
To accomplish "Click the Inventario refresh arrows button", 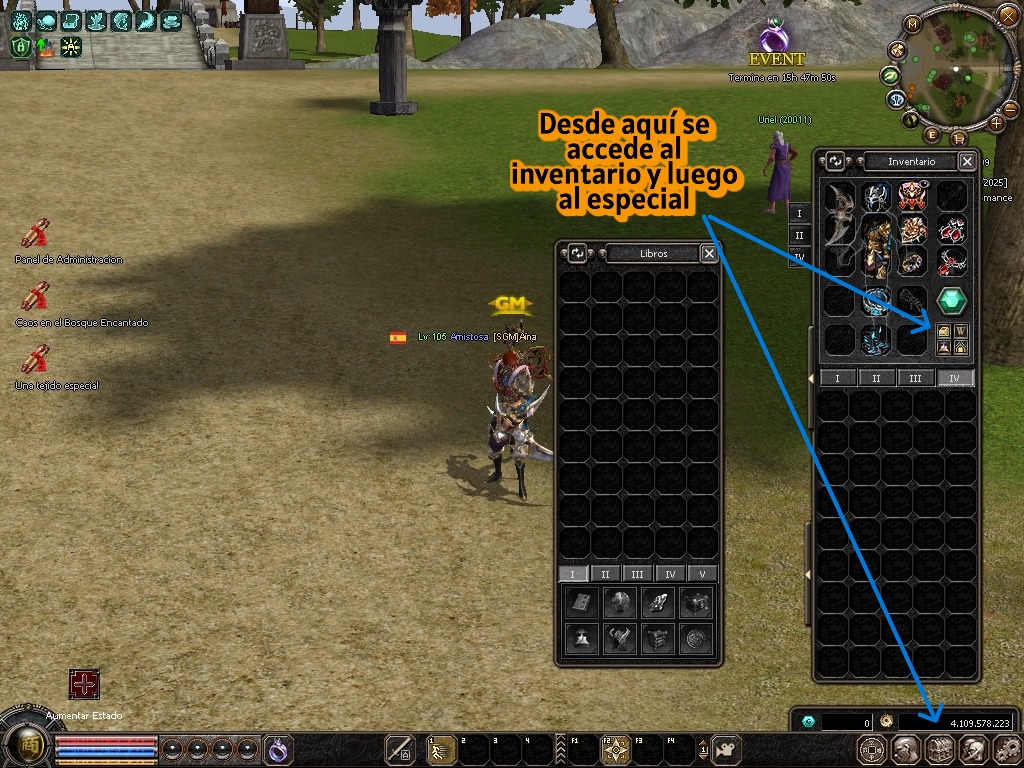I will tap(836, 161).
